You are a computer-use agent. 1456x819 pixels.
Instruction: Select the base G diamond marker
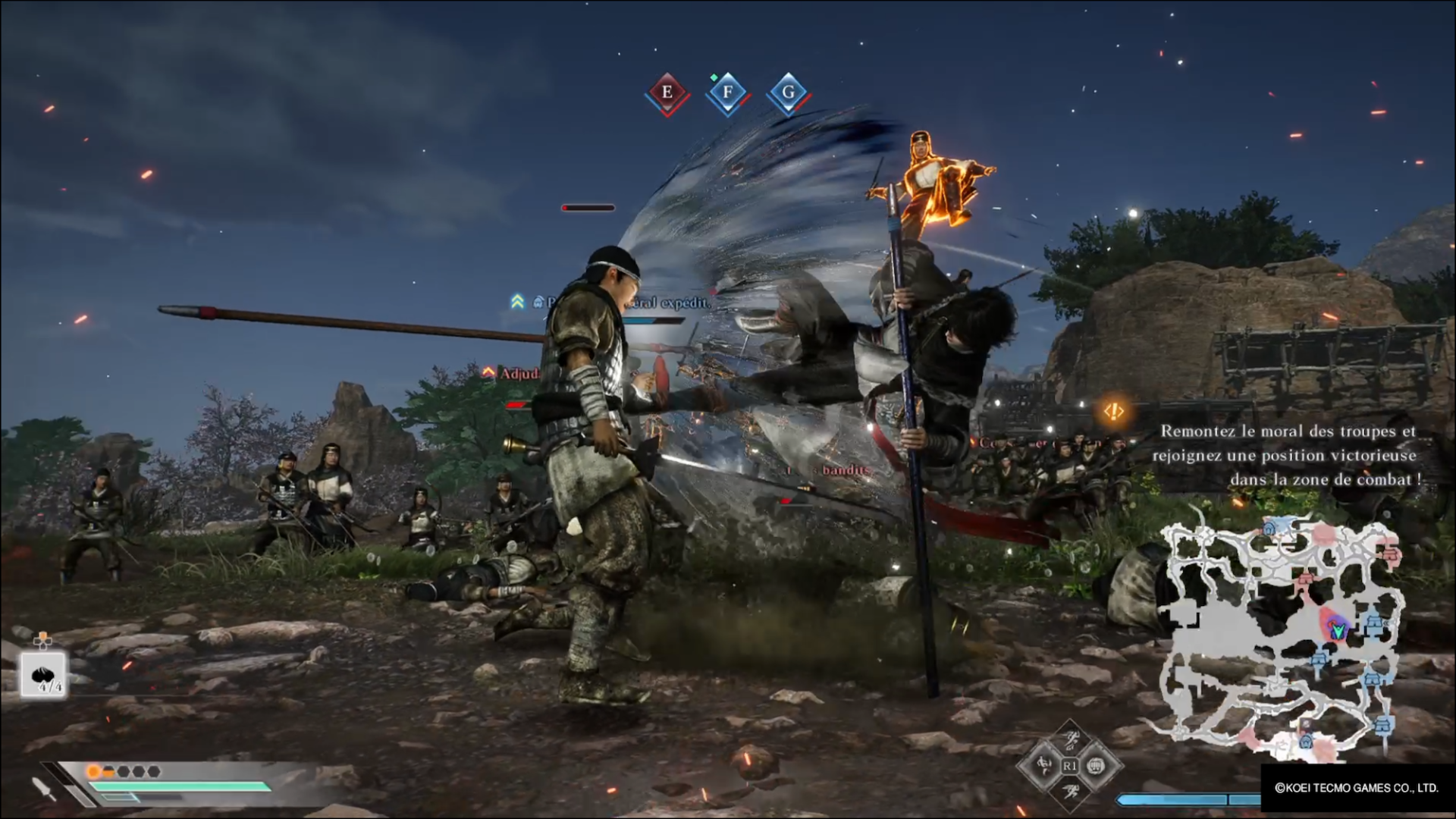pyautogui.click(x=788, y=93)
